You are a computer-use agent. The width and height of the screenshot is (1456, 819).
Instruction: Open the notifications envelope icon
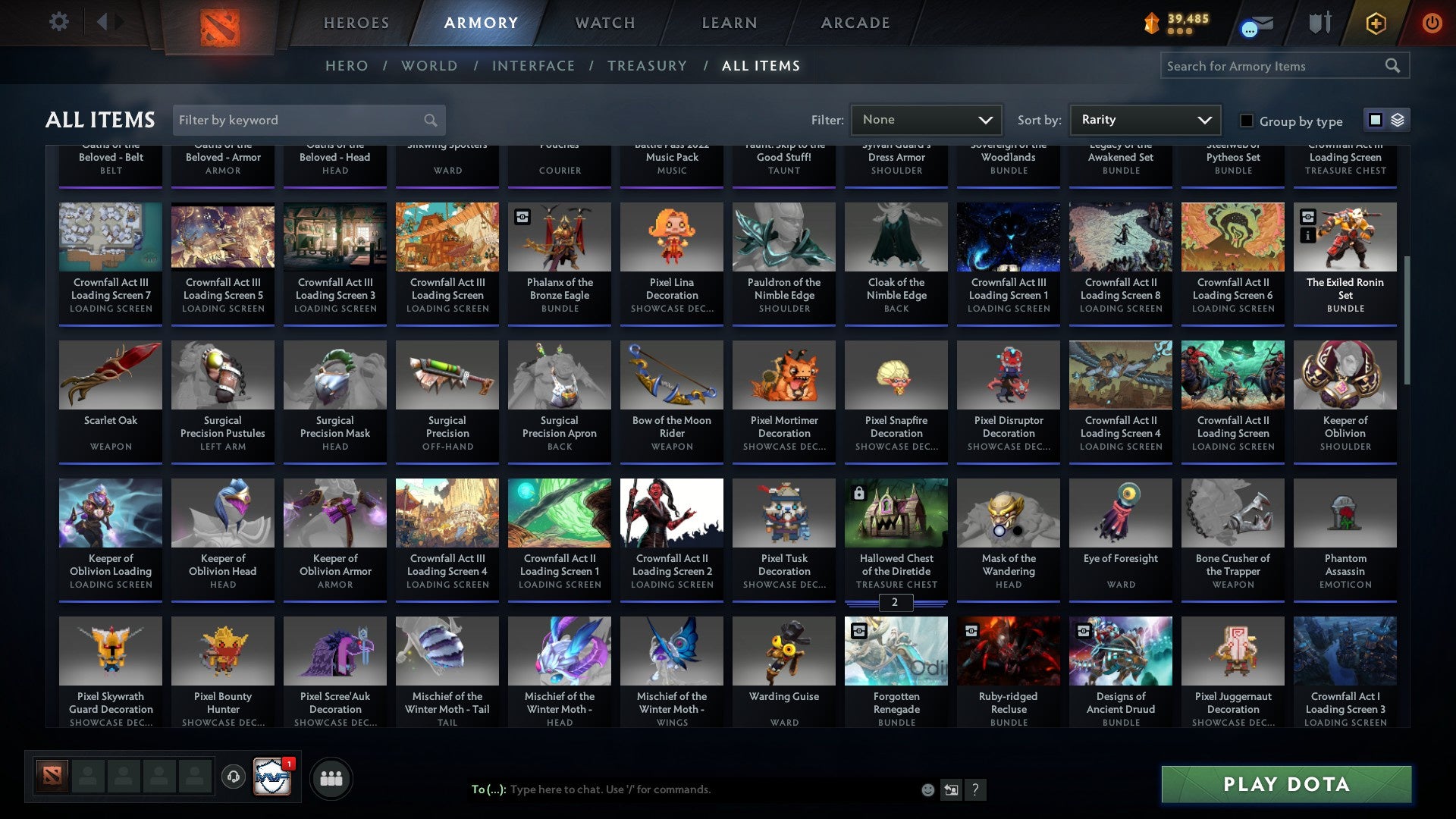(1257, 23)
